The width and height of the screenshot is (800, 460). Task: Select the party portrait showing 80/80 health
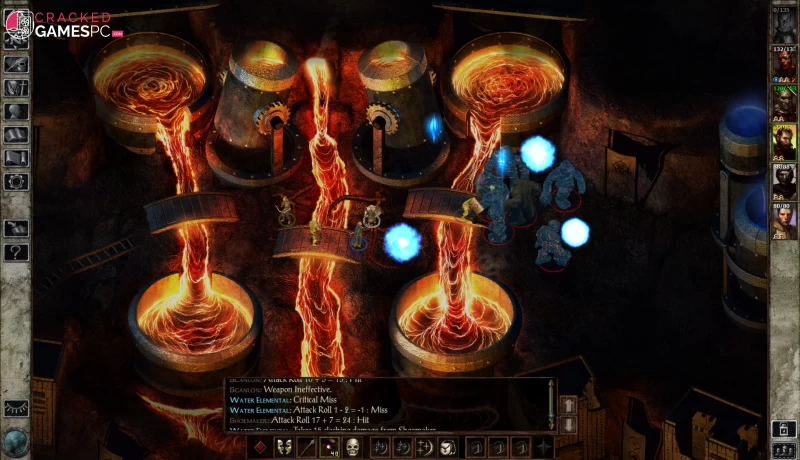tap(783, 220)
